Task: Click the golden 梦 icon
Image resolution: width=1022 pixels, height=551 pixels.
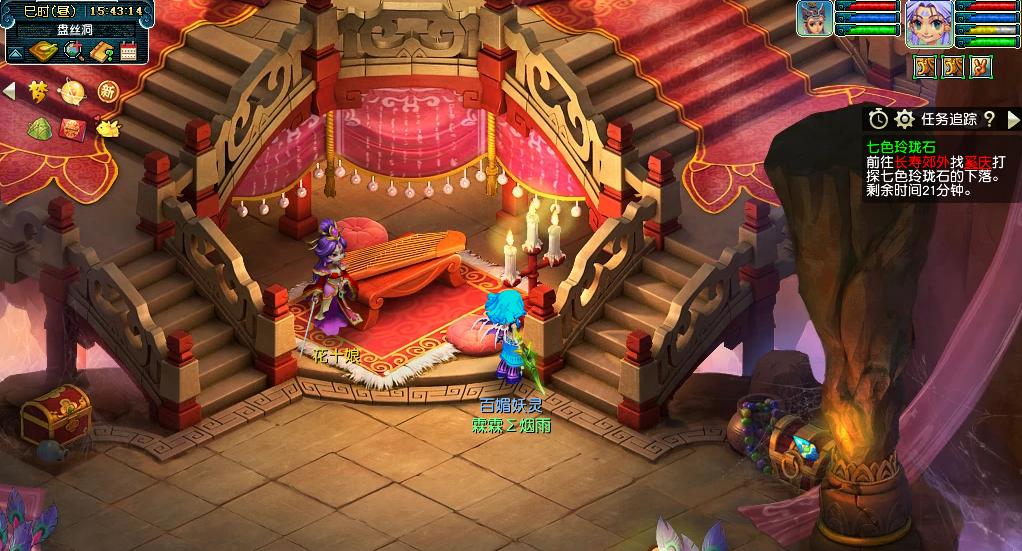Action: click(38, 92)
